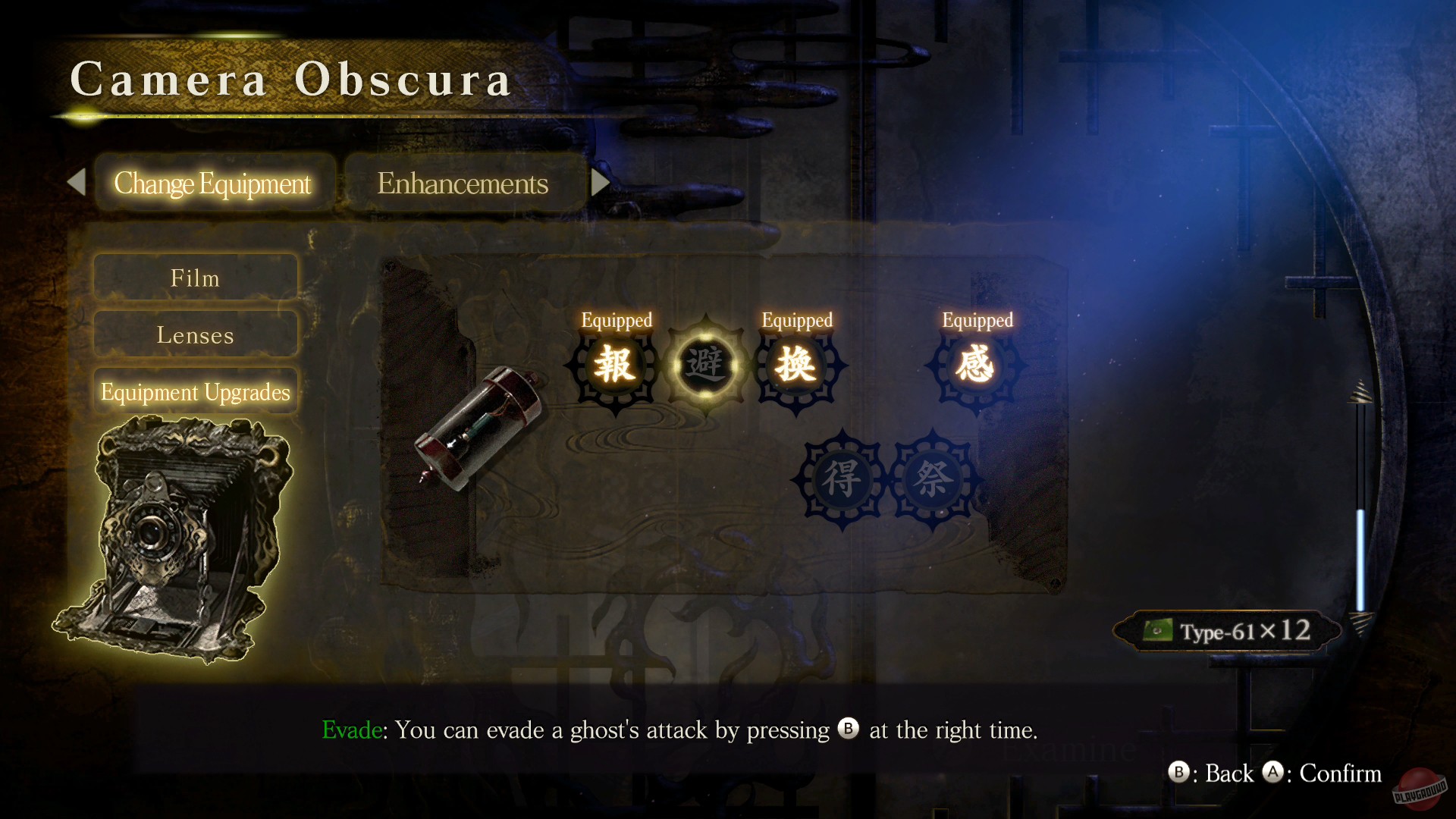
Task: Open the Film category
Action: (x=195, y=278)
